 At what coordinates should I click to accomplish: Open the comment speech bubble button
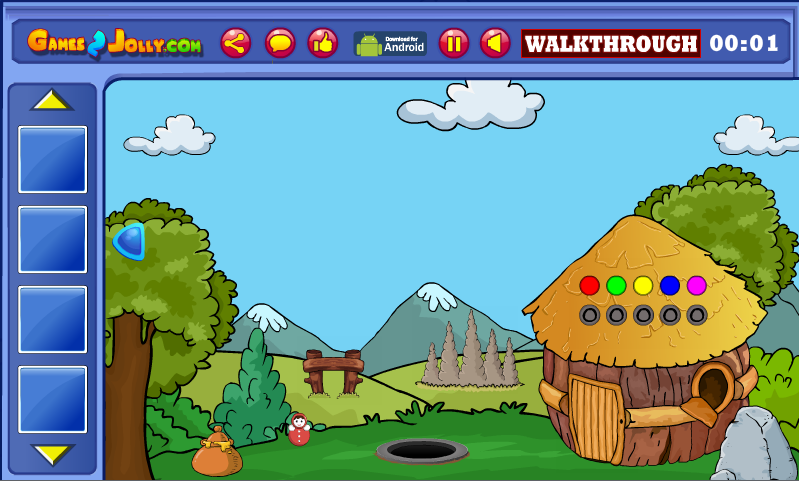coord(279,43)
